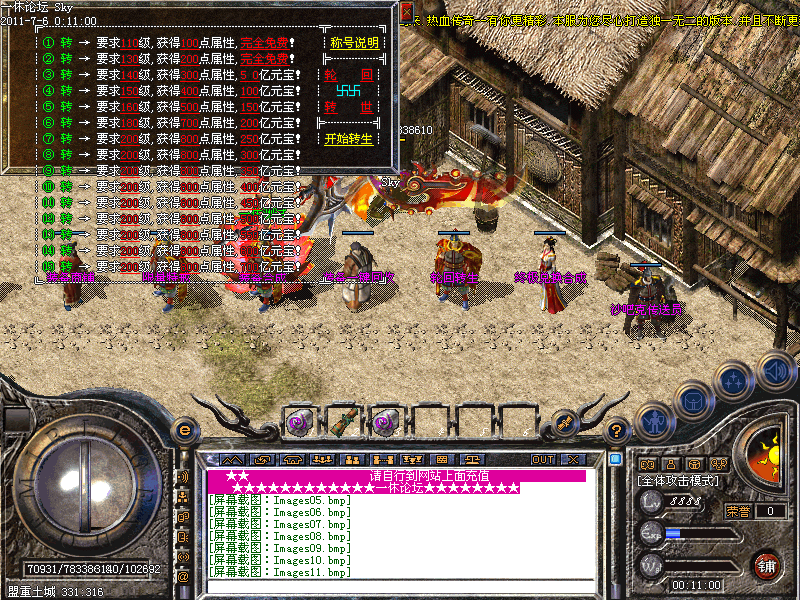
Task: Close the rebirth dialog with red X
Action: click(406, 13)
